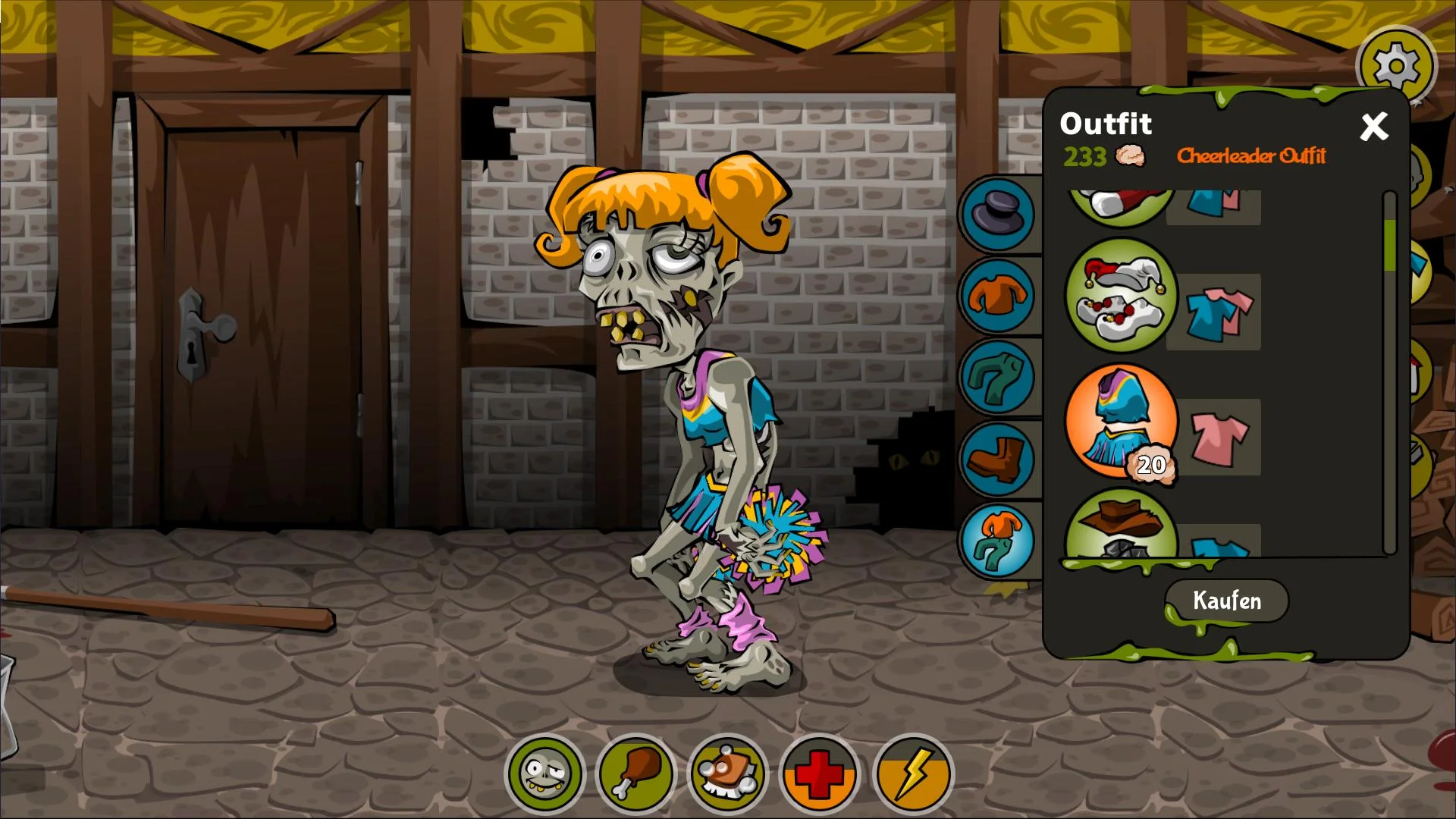Click the Cheerleader Outfit label
The image size is (1456, 819).
[x=1251, y=157]
